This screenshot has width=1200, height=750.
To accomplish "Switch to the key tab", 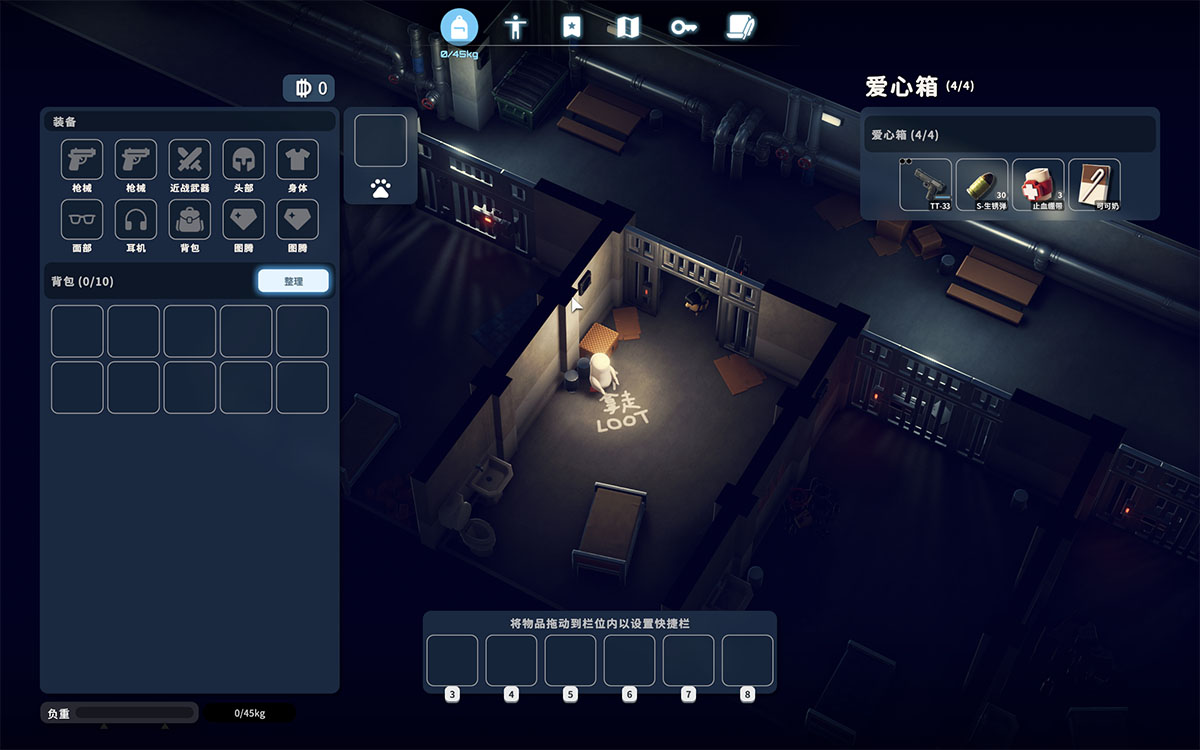I will pos(684,27).
